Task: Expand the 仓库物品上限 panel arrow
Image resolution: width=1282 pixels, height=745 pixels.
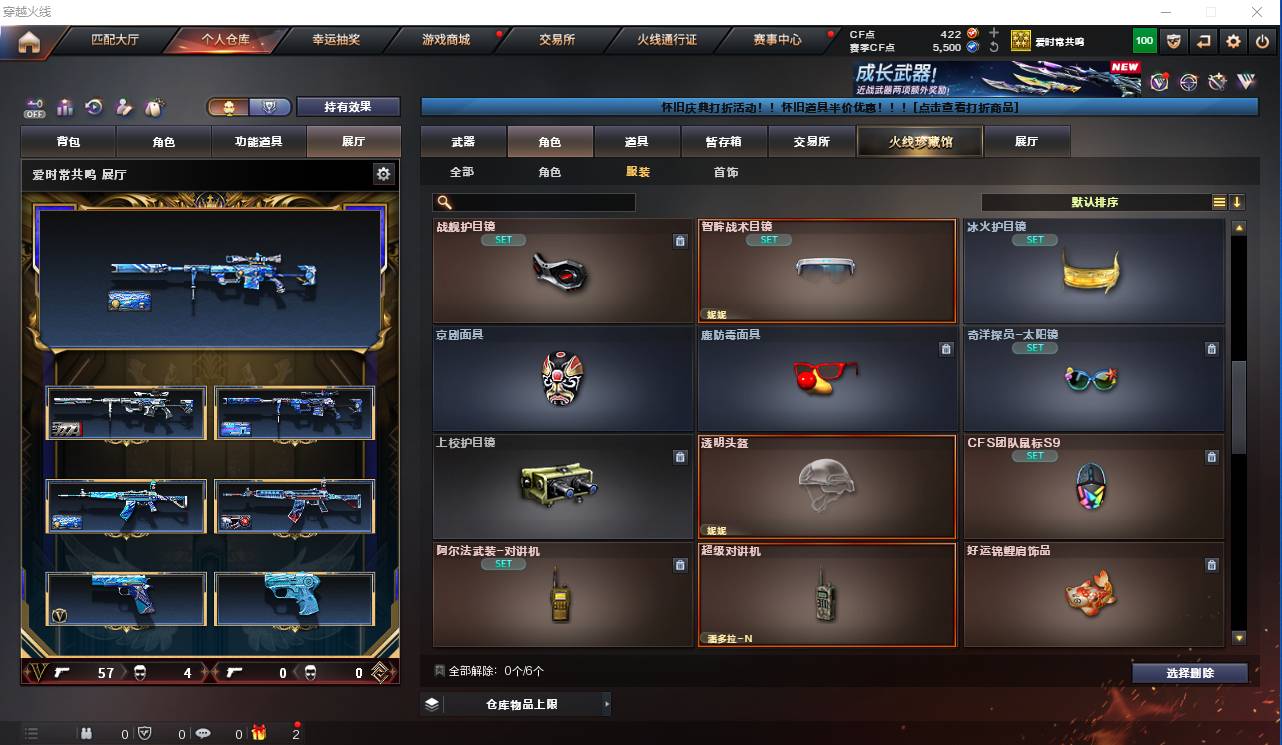Action: 607,704
